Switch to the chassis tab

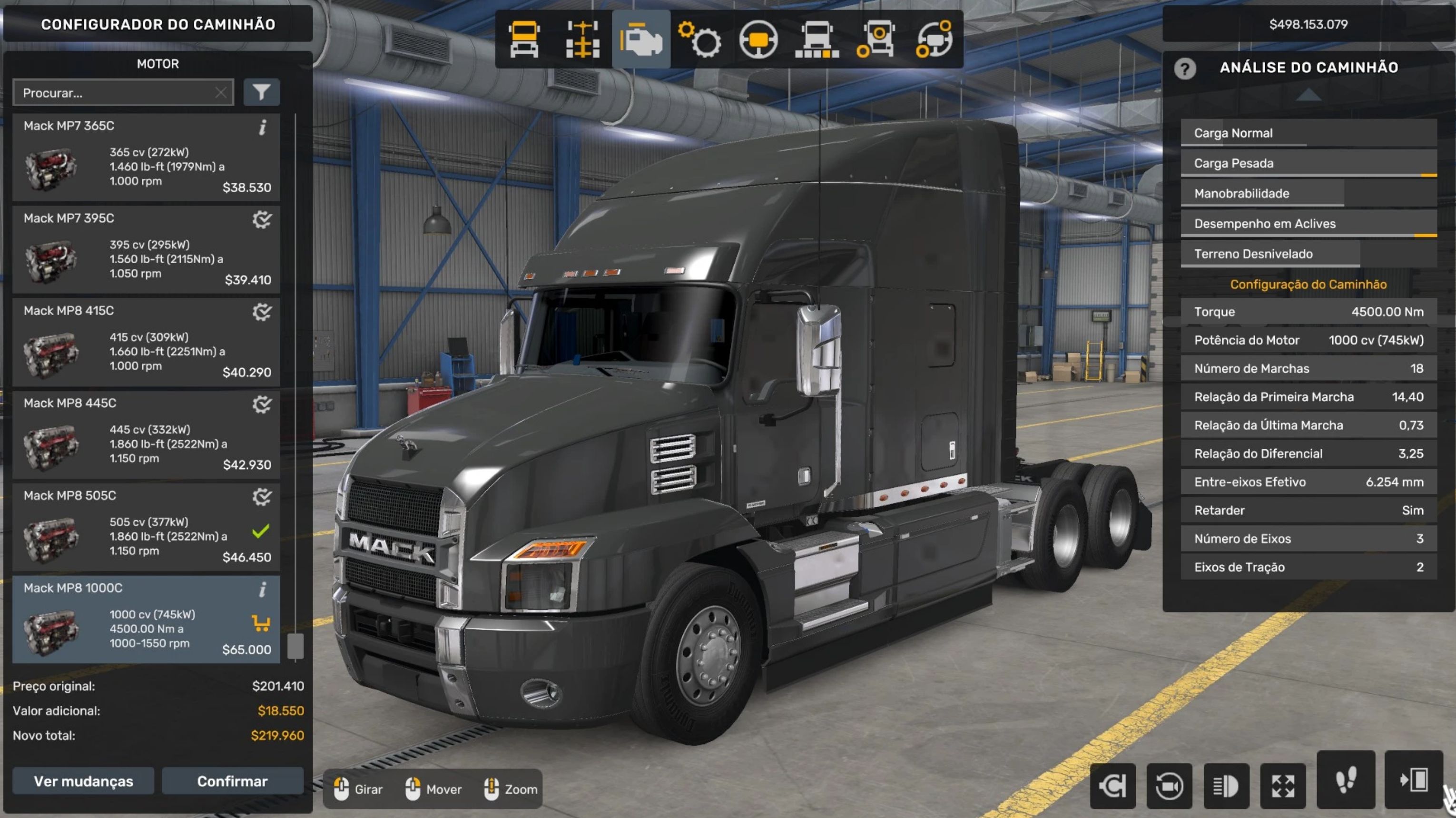(x=583, y=39)
